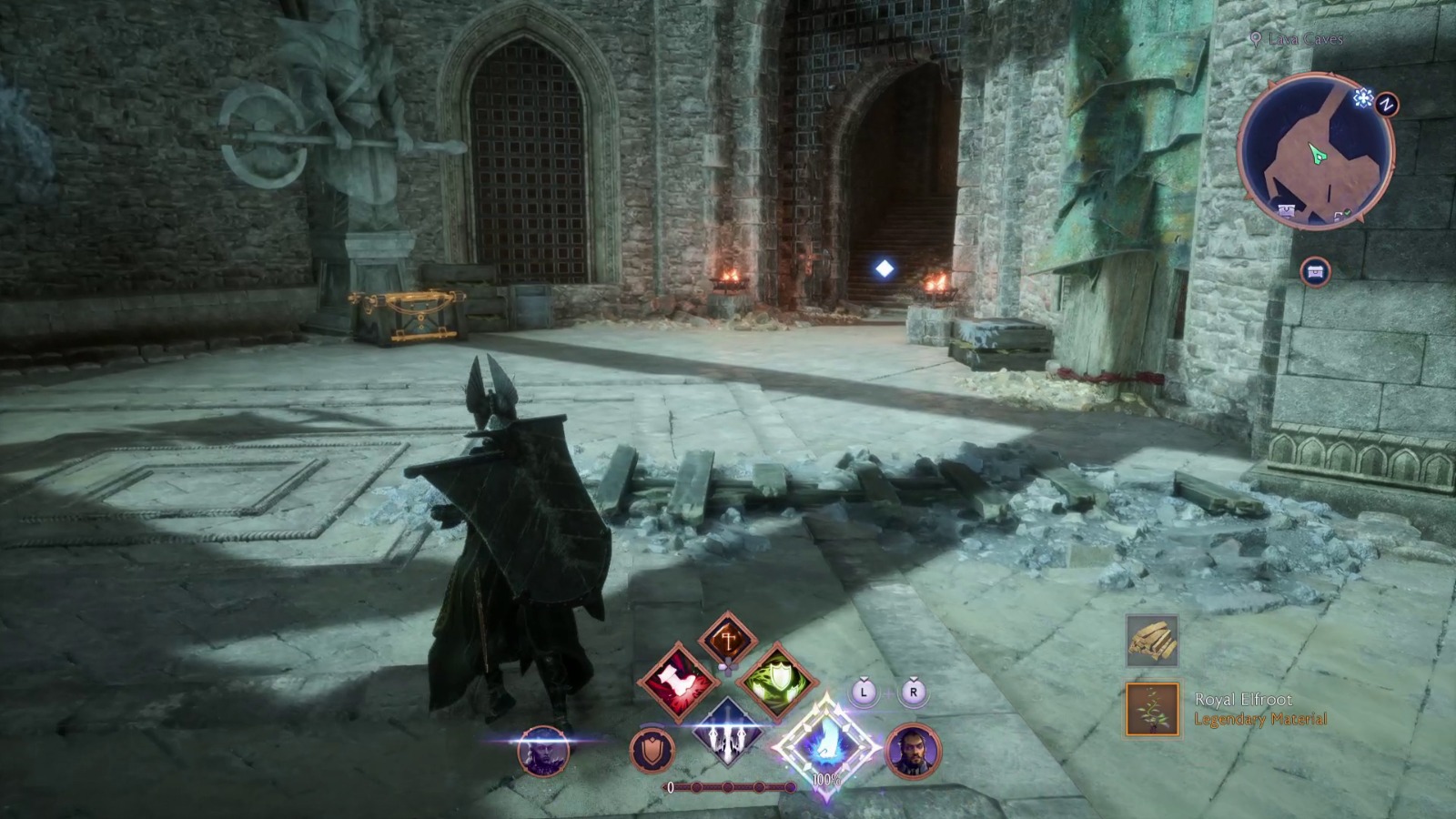Screen dimensions: 1456x819
Task: Click the N compass marker on the minimap
Action: point(1386,103)
